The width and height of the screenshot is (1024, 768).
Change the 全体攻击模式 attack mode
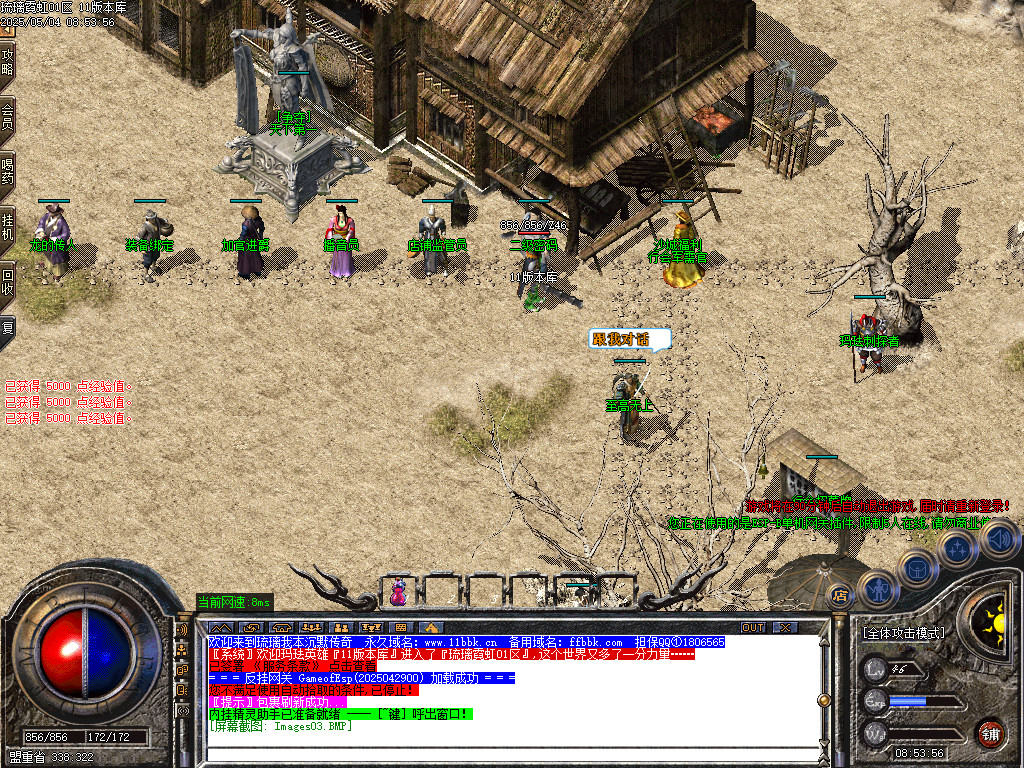[902, 633]
